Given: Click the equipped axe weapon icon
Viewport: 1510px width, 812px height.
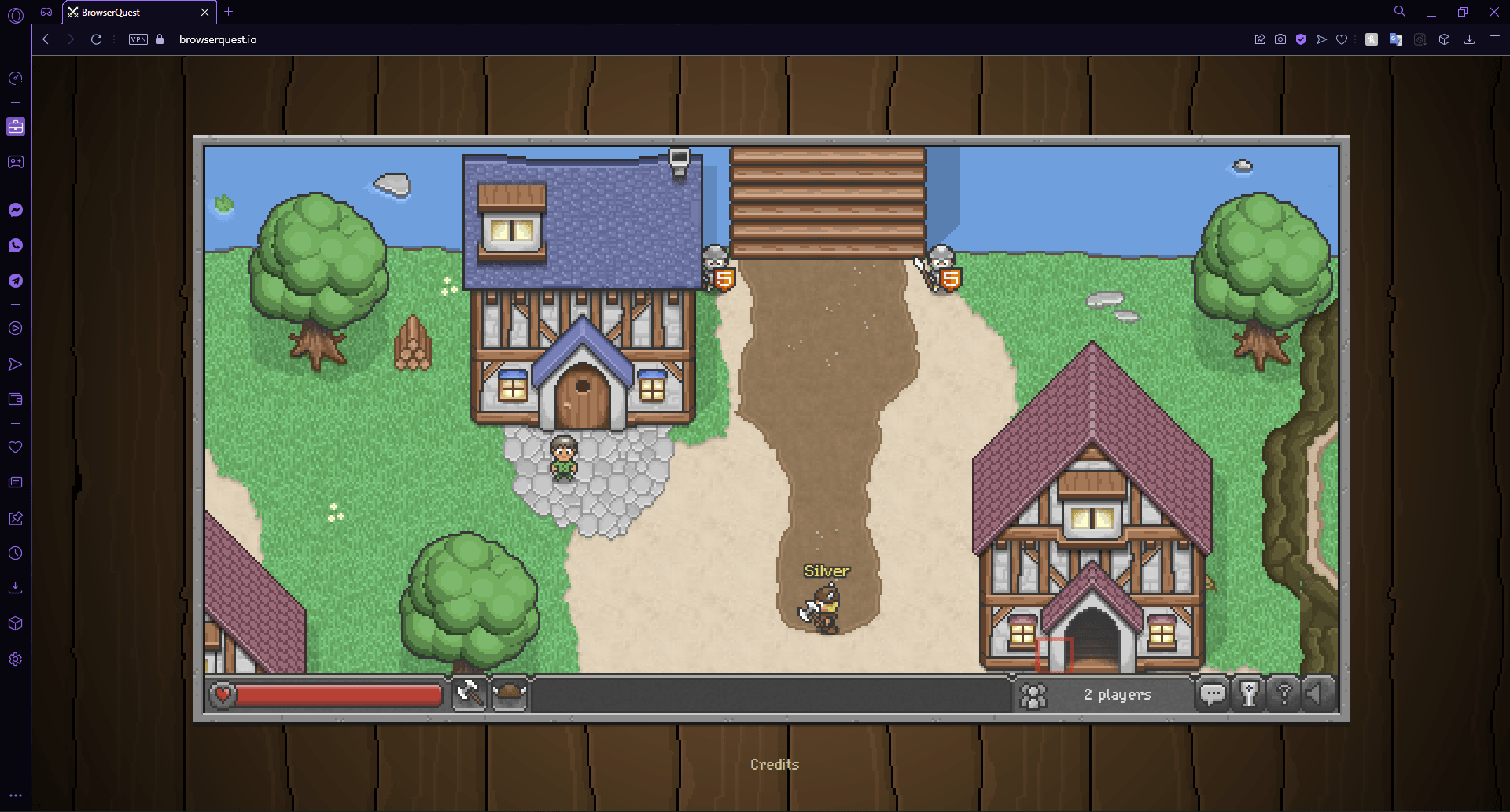Looking at the screenshot, I should 470,693.
